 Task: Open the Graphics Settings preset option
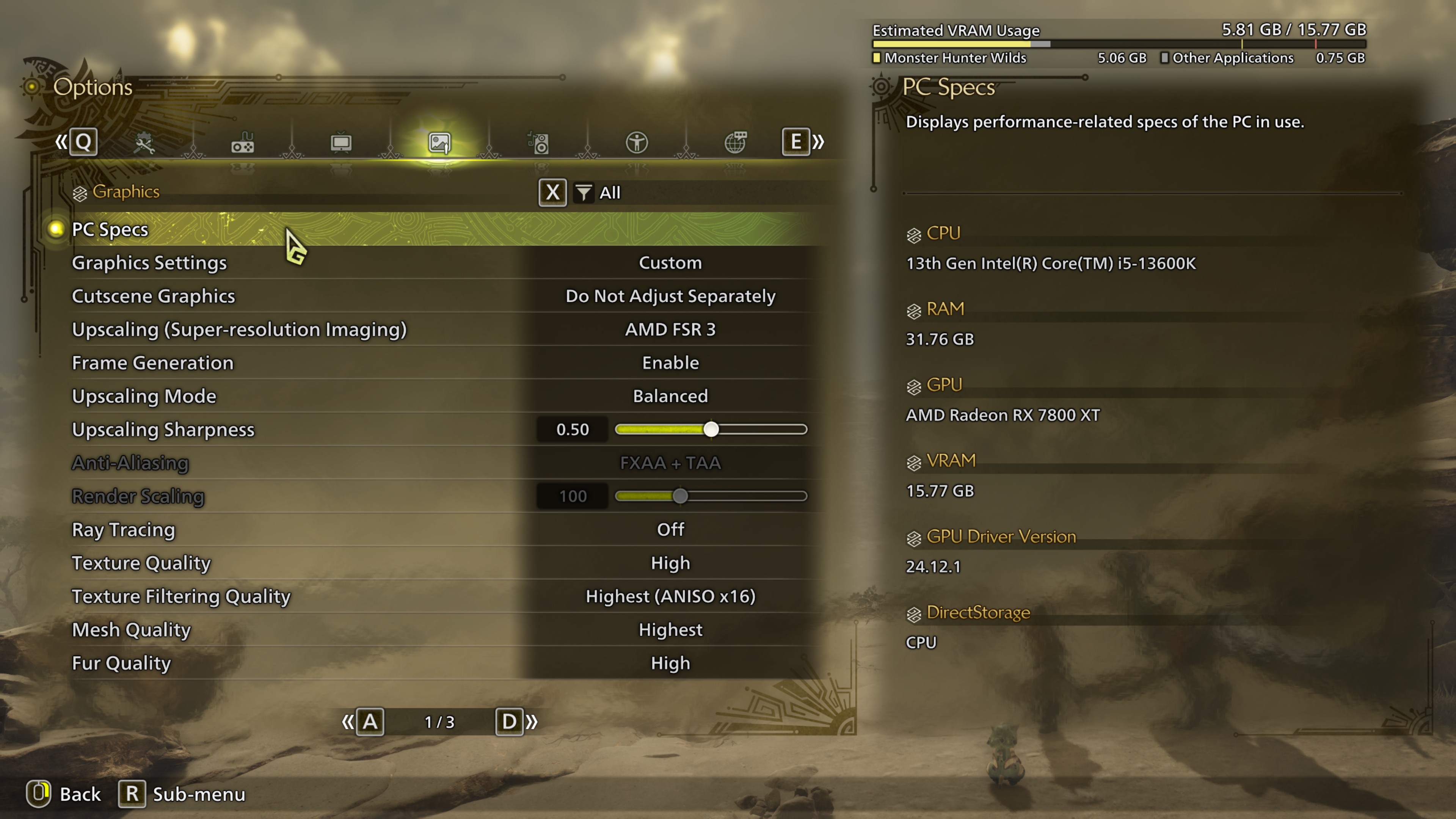(670, 263)
